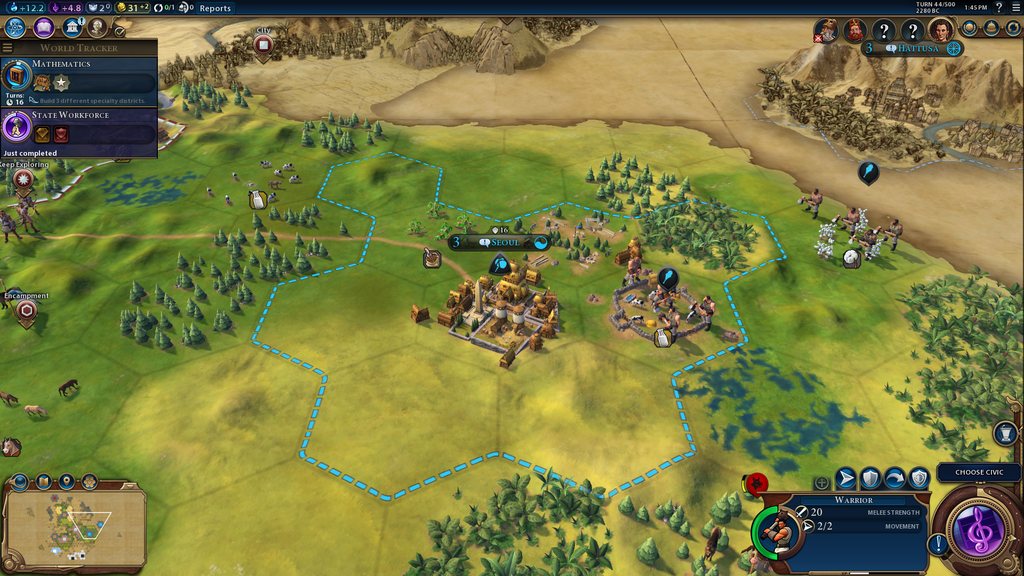Viewport: 1024px width, 576px height.
Task: Open the technology tree button
Action: (x=15, y=28)
